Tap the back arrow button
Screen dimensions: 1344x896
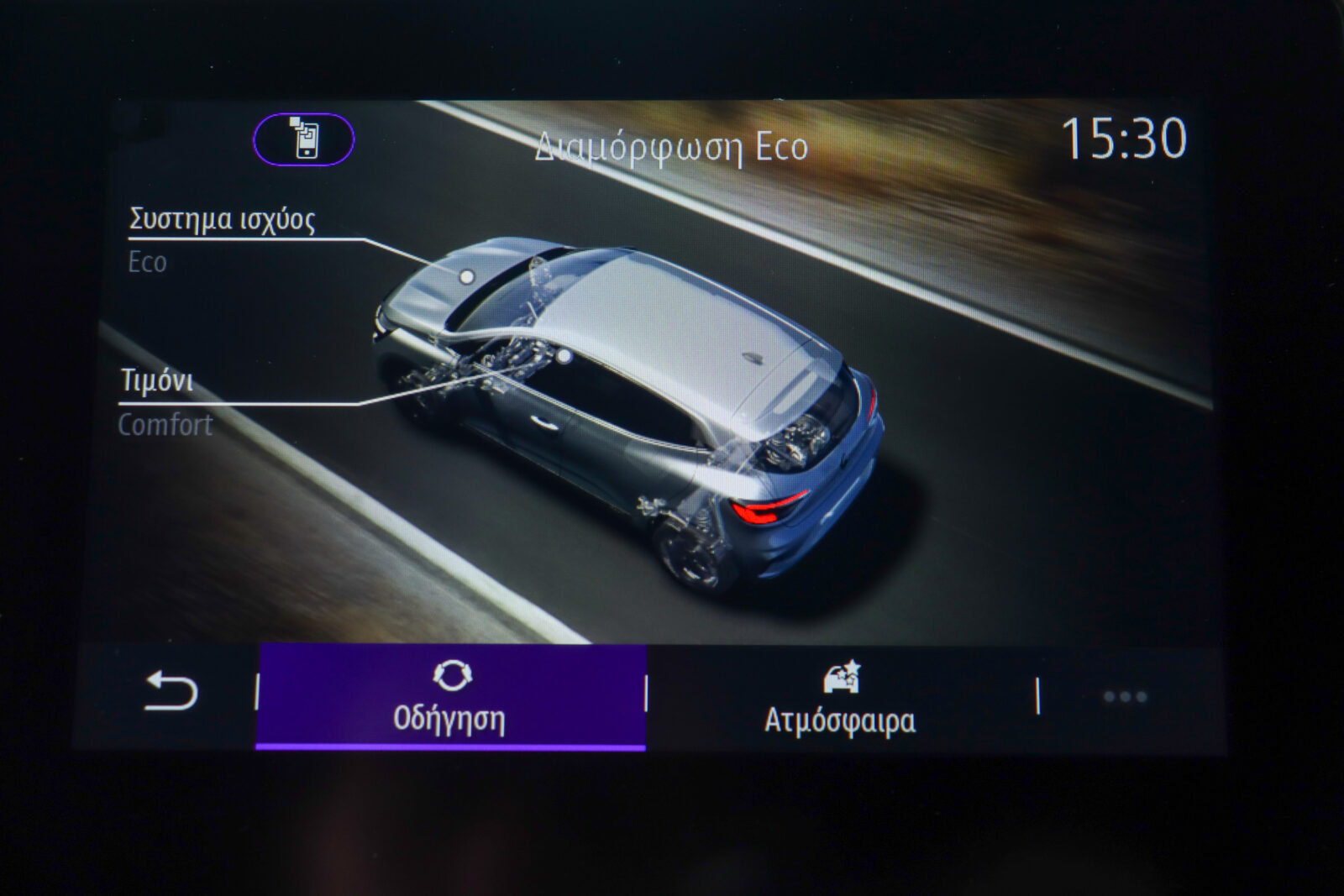[171, 693]
